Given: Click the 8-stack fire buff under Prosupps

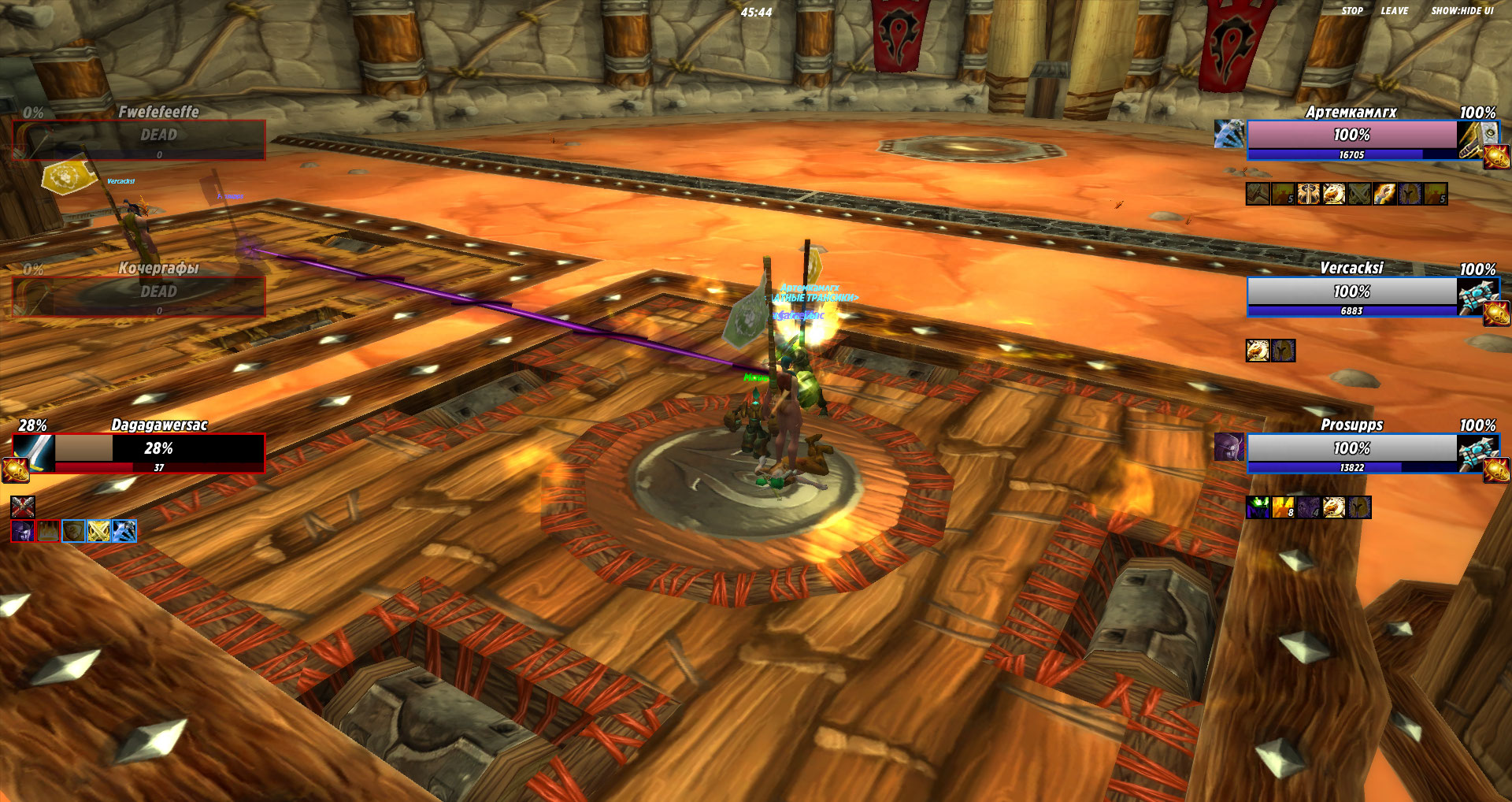Looking at the screenshot, I should [x=1283, y=508].
